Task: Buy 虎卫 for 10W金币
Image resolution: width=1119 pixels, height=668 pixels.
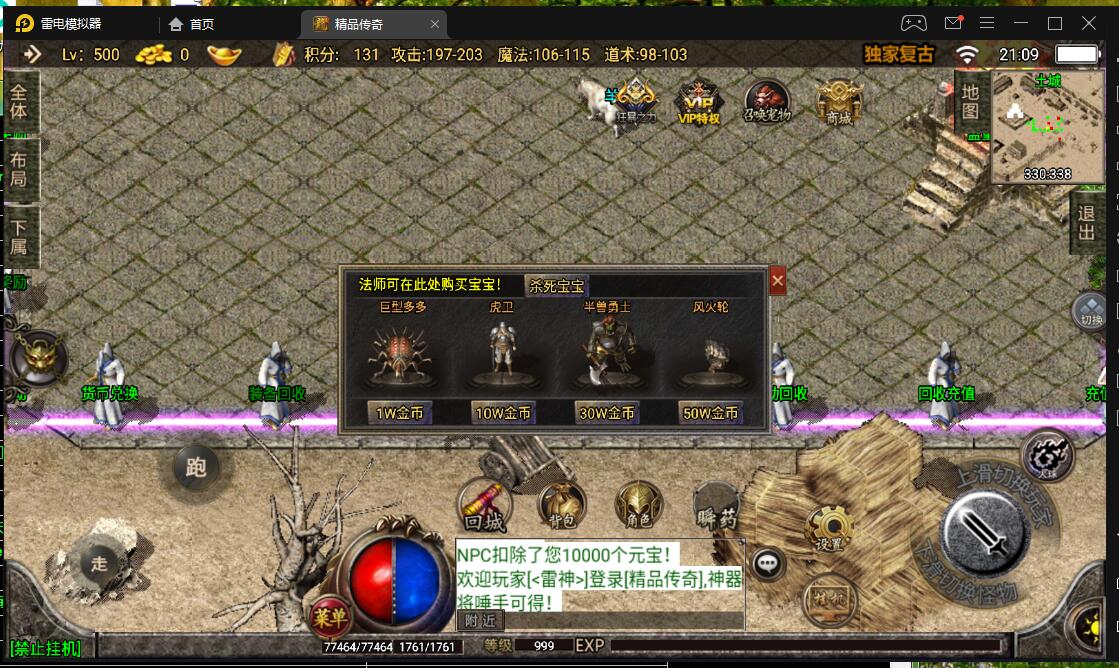Action: pos(503,412)
